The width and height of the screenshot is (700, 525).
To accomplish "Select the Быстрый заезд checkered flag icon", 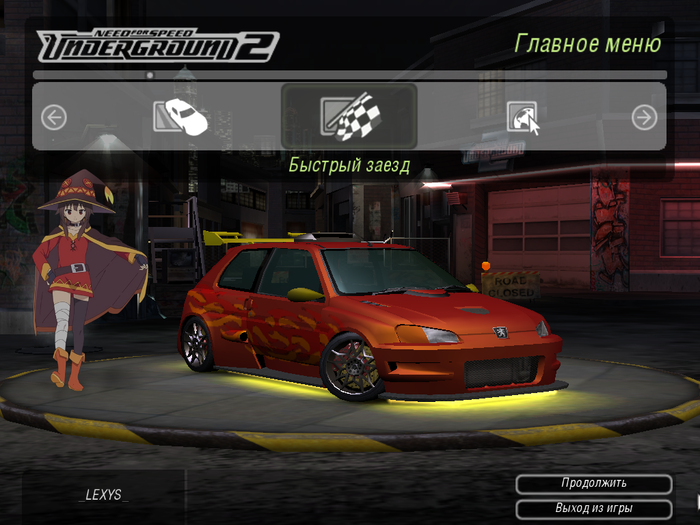I will tap(348, 117).
